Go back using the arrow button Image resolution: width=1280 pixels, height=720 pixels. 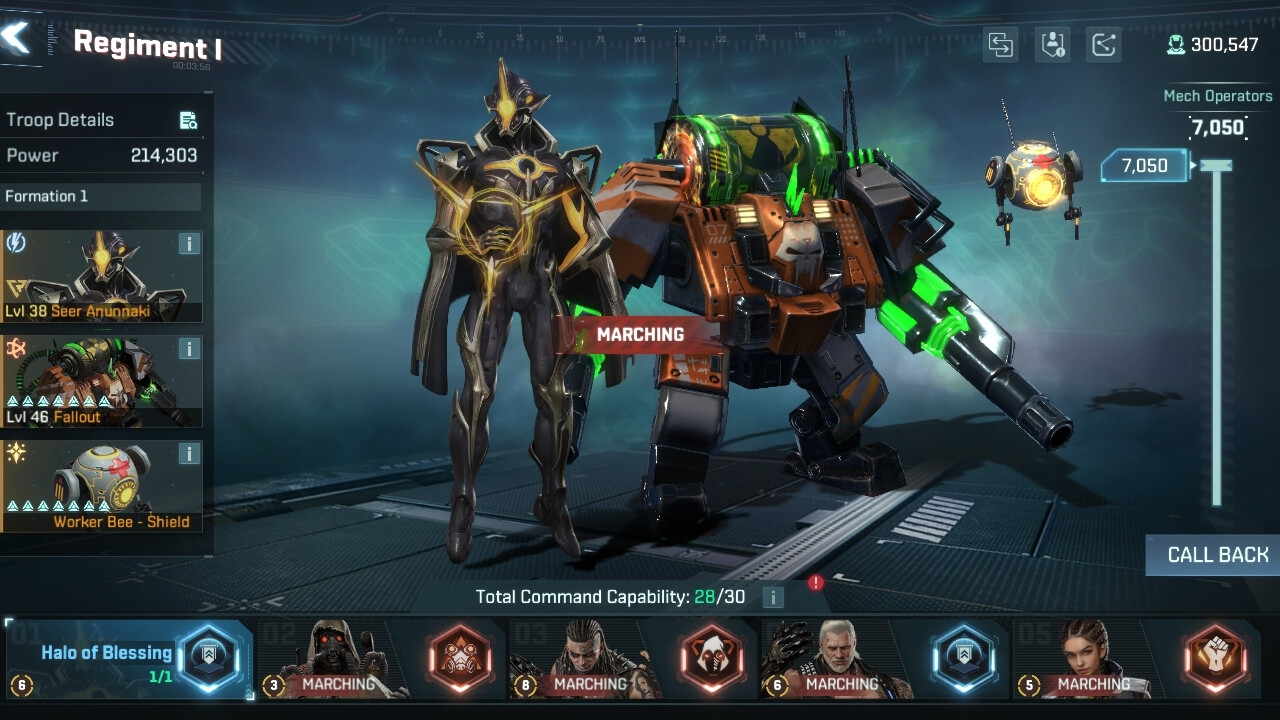coord(18,38)
